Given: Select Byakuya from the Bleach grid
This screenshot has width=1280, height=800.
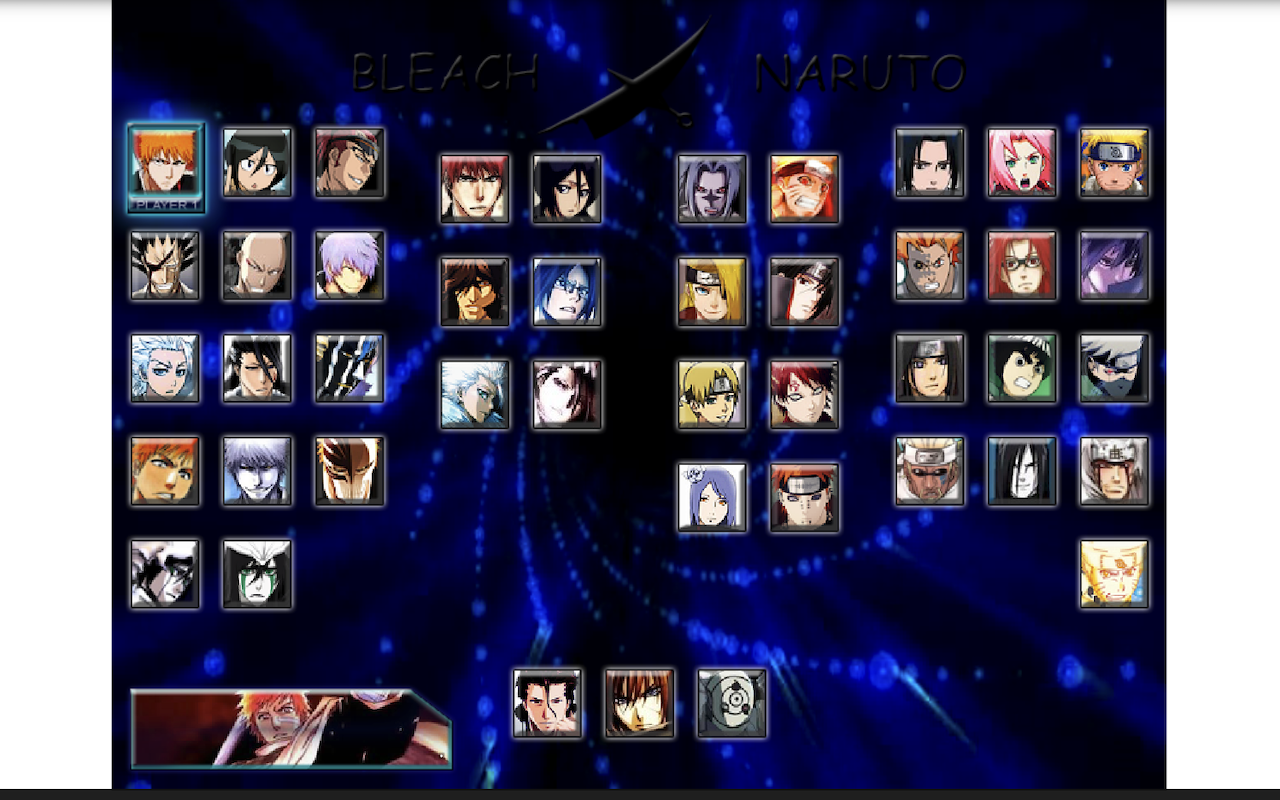Looking at the screenshot, I should click(x=257, y=369).
